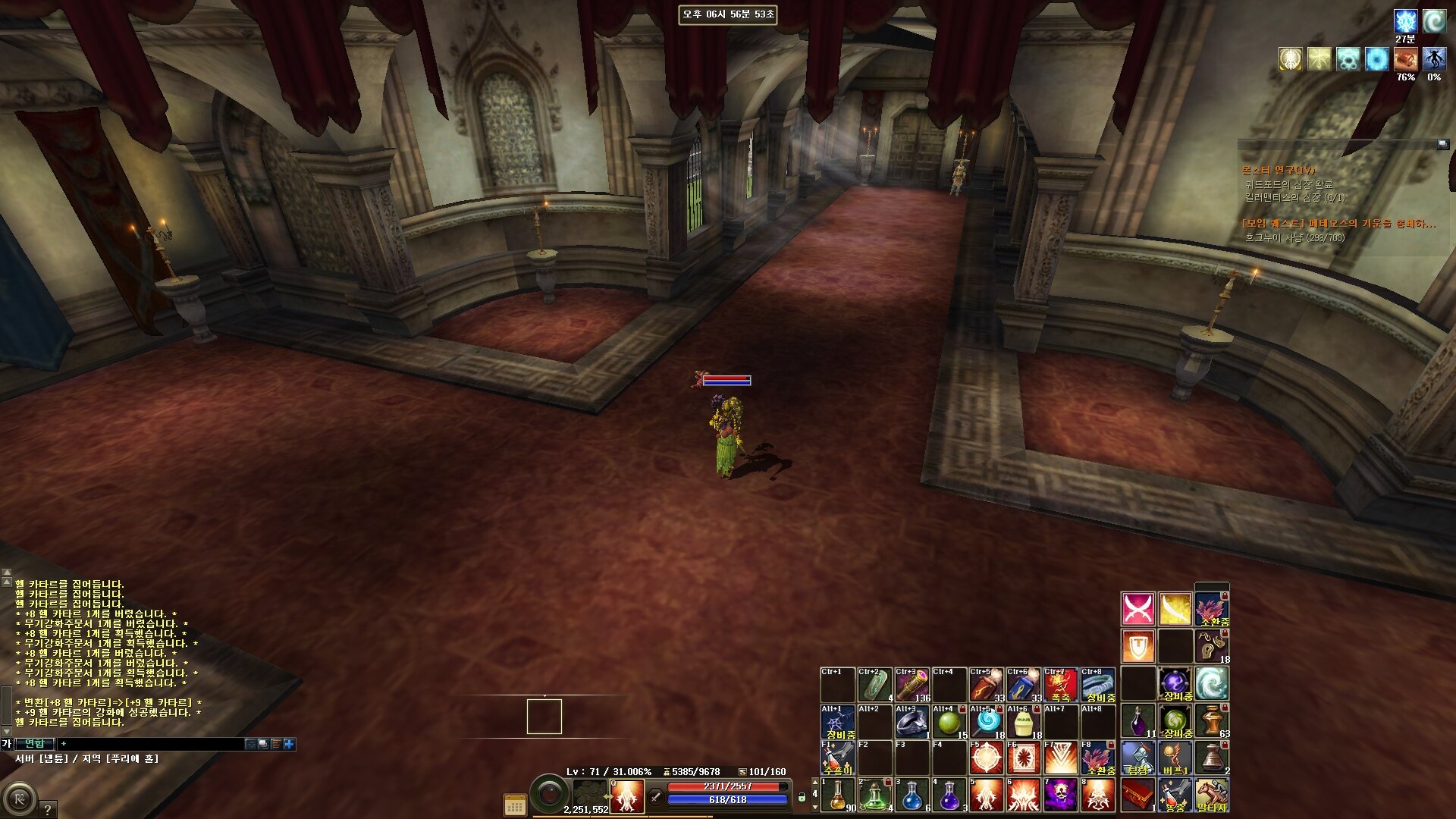The height and width of the screenshot is (819, 1456).
Task: Click the silver ring in Alt+3 slot
Action: pos(912,723)
